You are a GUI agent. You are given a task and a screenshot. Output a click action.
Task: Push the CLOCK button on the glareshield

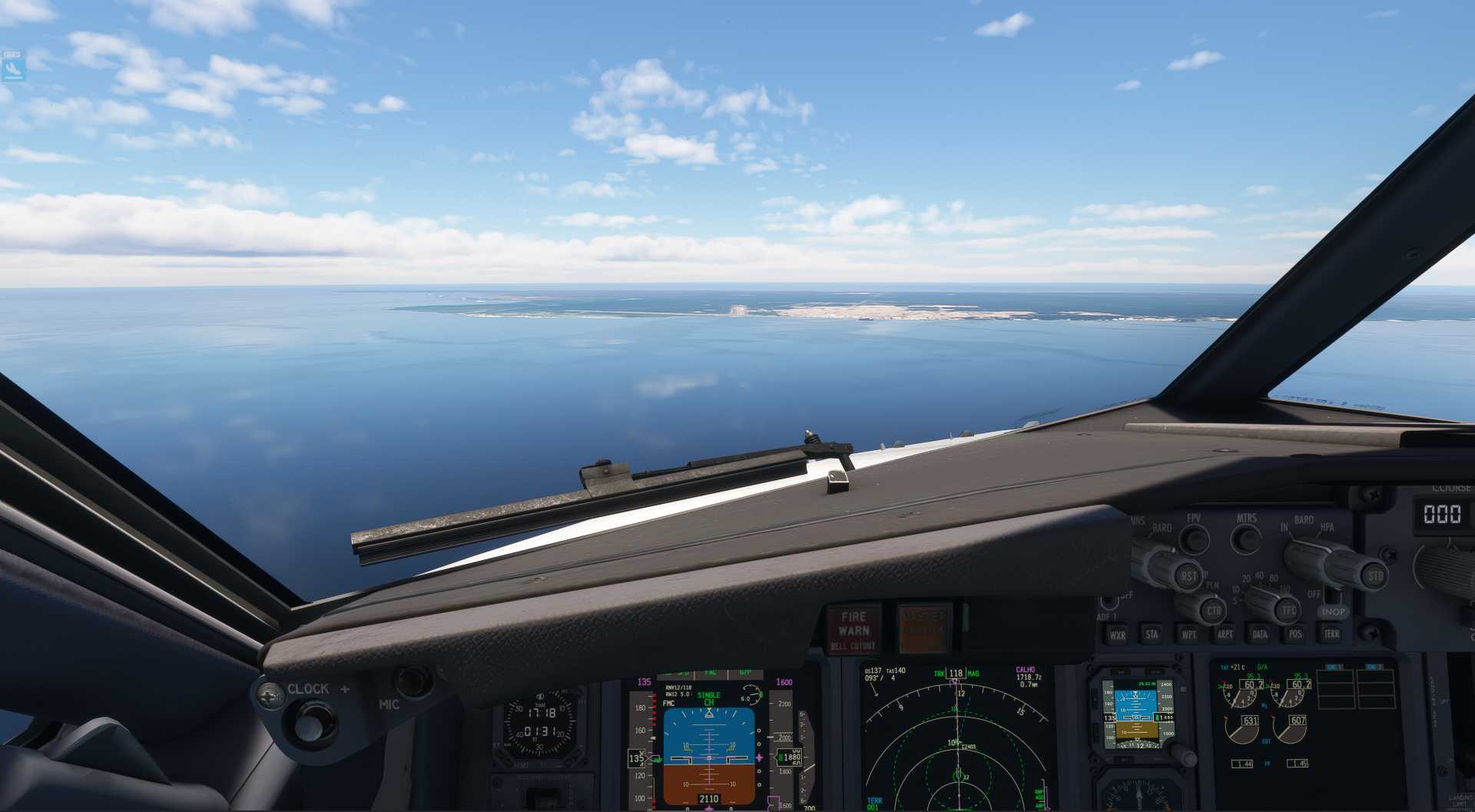[310, 720]
